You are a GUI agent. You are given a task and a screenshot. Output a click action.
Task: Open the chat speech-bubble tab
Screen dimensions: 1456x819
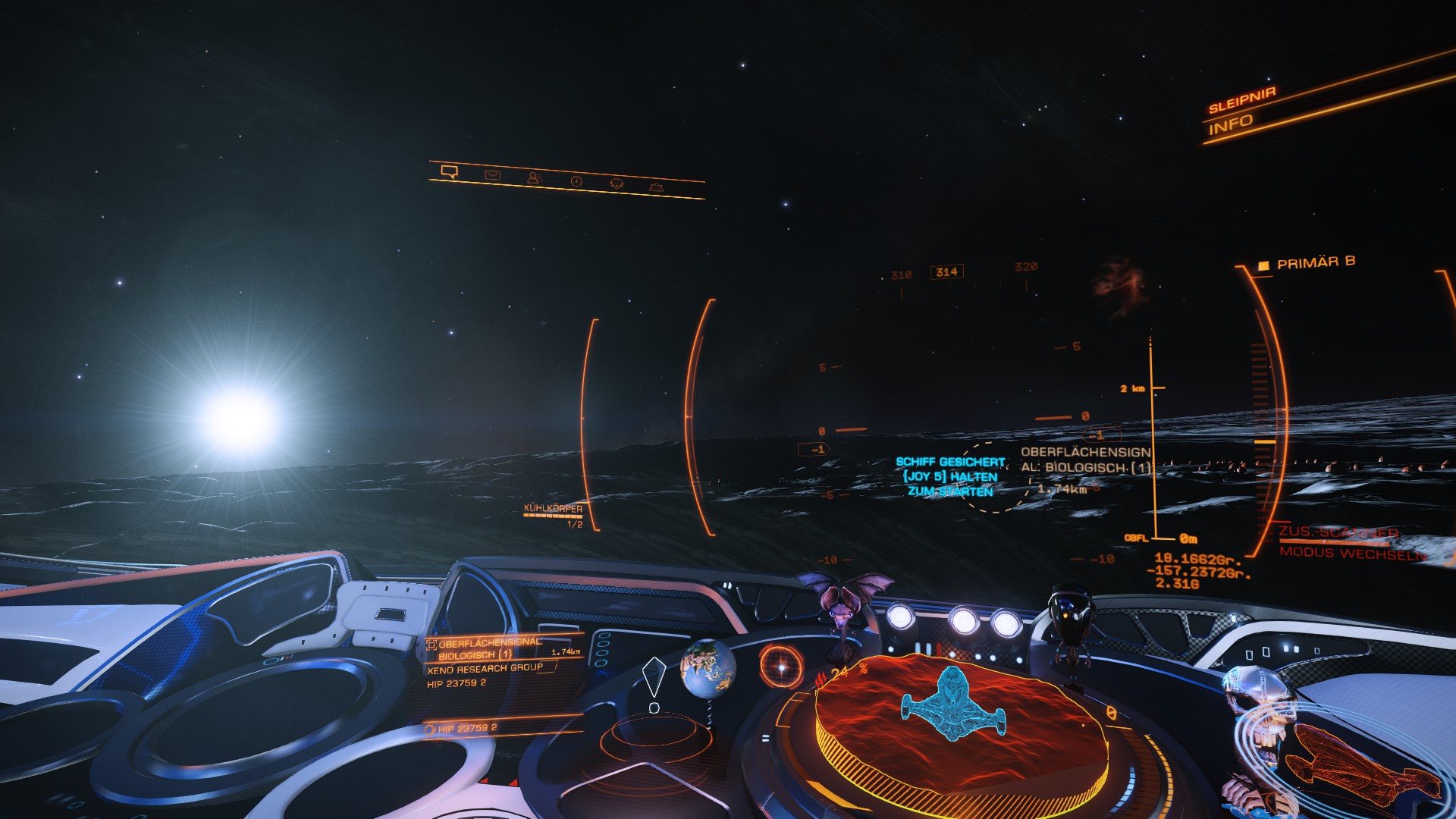tap(449, 171)
